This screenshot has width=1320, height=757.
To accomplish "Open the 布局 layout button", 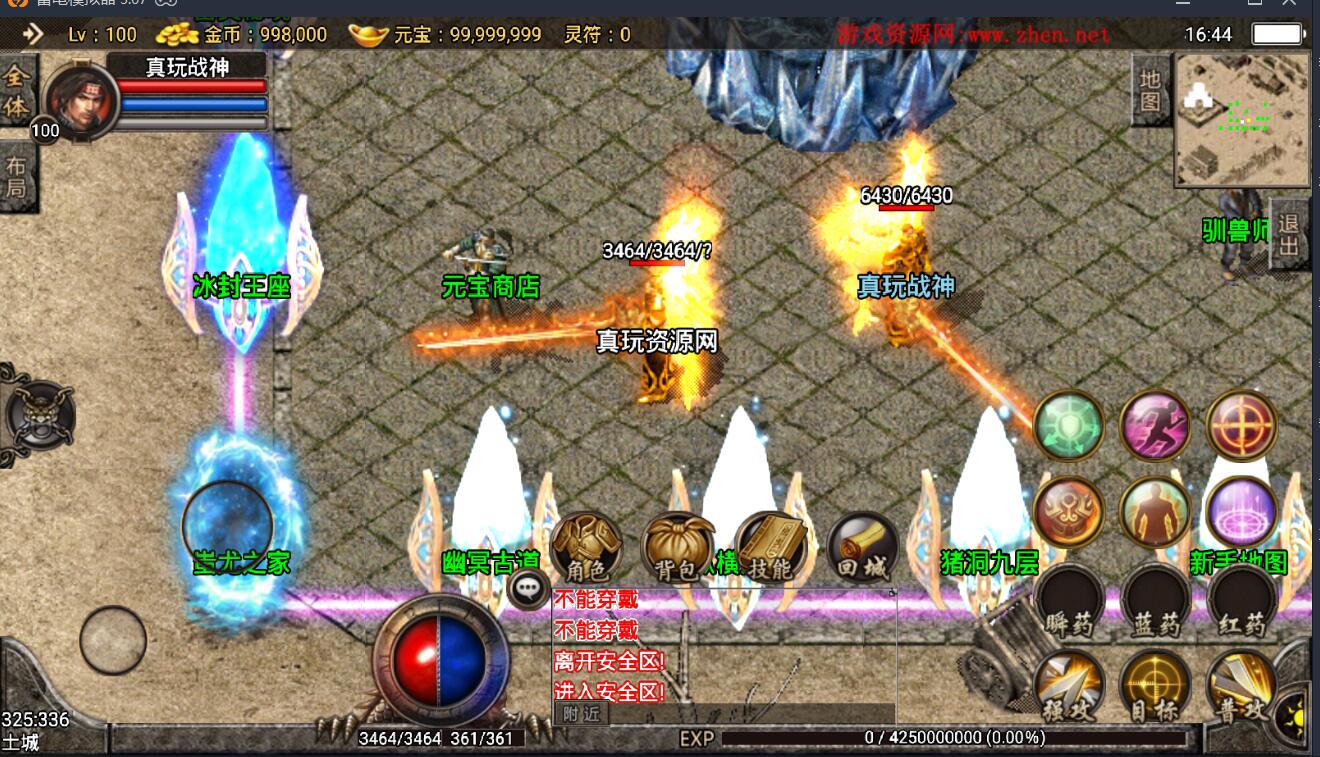I will point(16,177).
